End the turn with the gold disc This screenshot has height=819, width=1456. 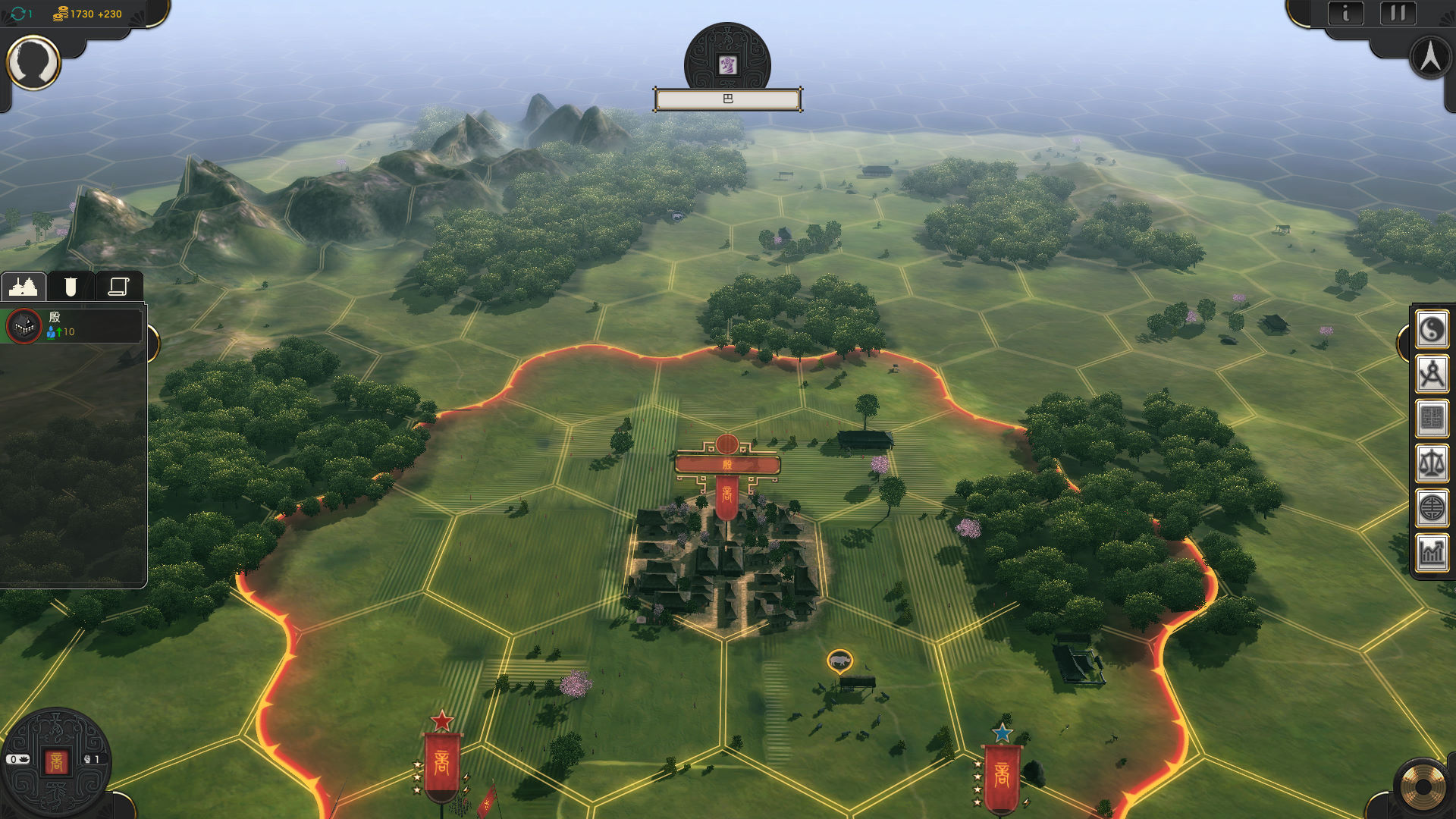tap(1423, 788)
